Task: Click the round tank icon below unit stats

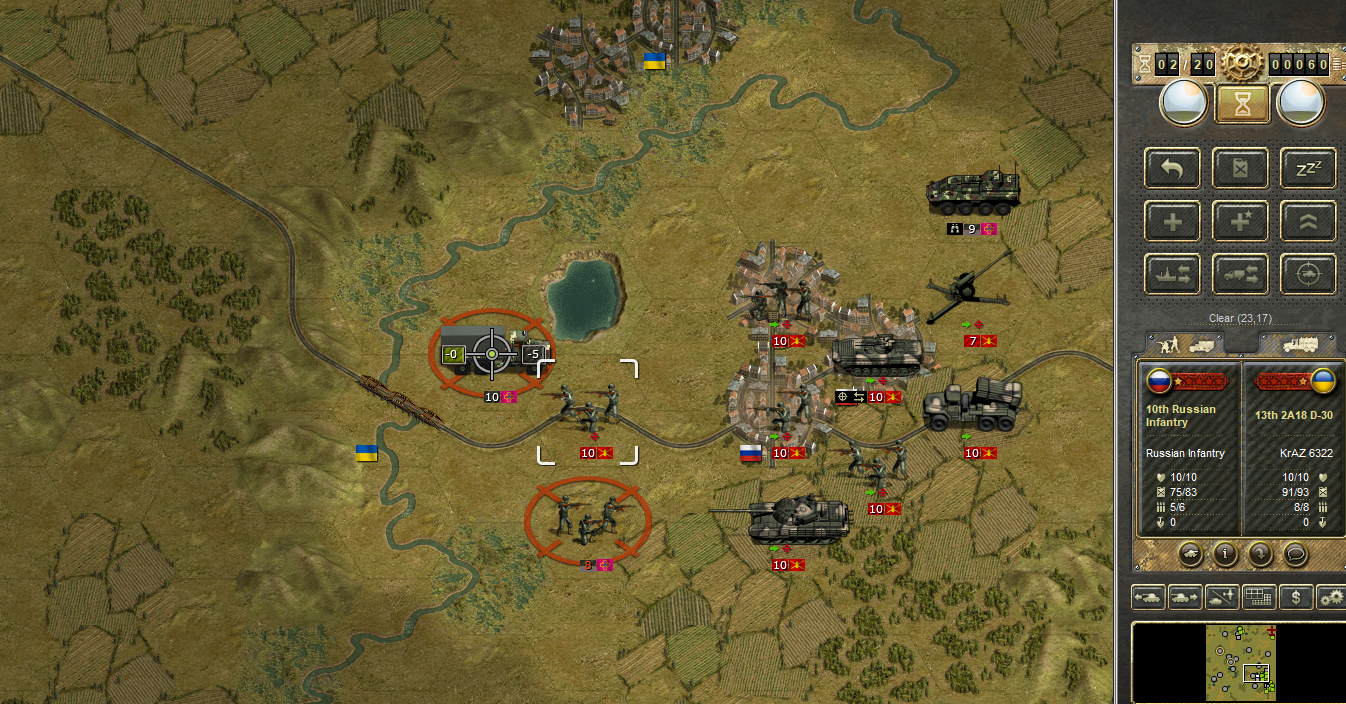Action: [x=1191, y=553]
